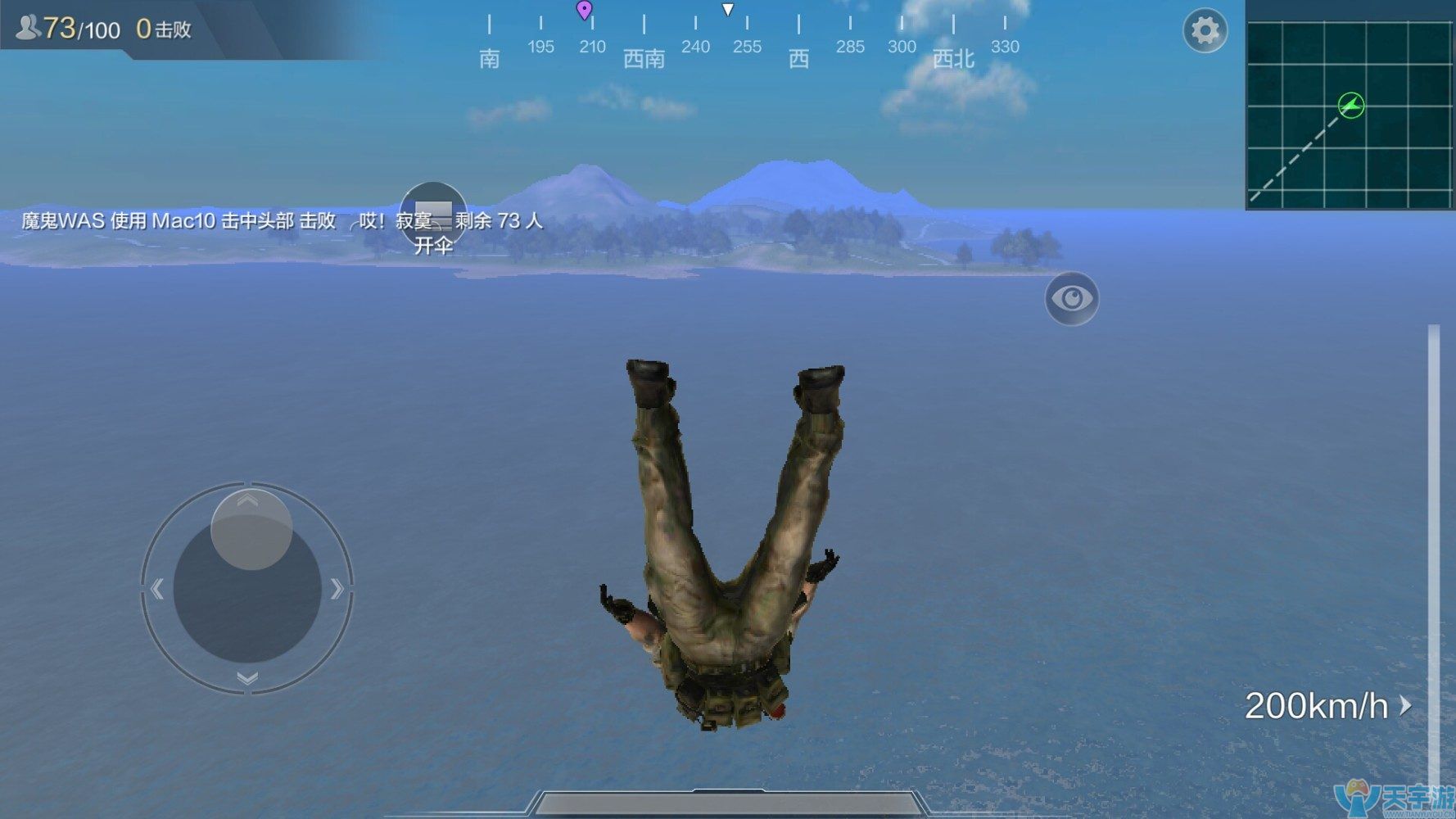Click the purple waypoint marker on compass
Viewport: 1456px width, 819px height.
(x=584, y=10)
